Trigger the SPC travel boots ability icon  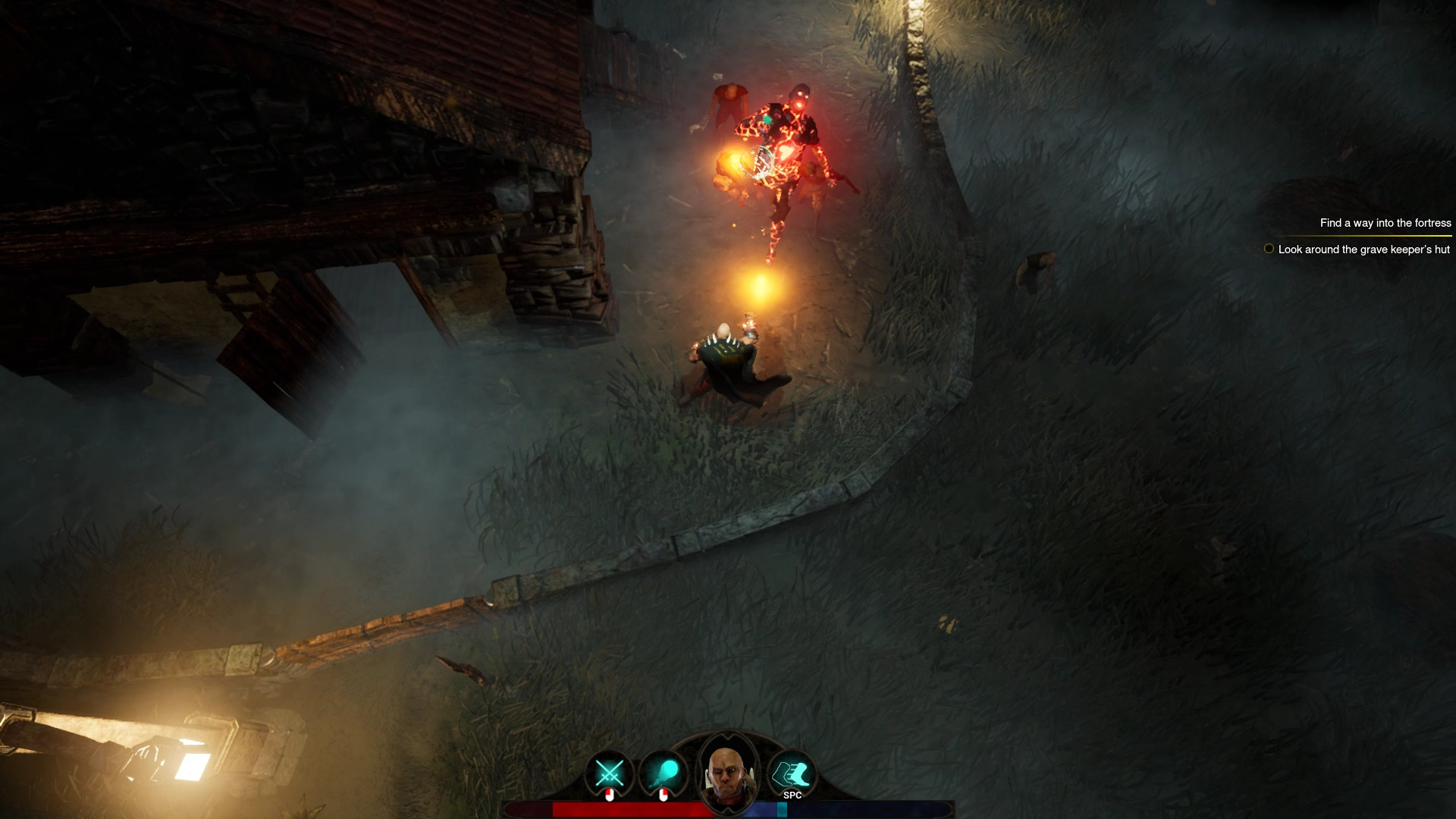pos(792,771)
